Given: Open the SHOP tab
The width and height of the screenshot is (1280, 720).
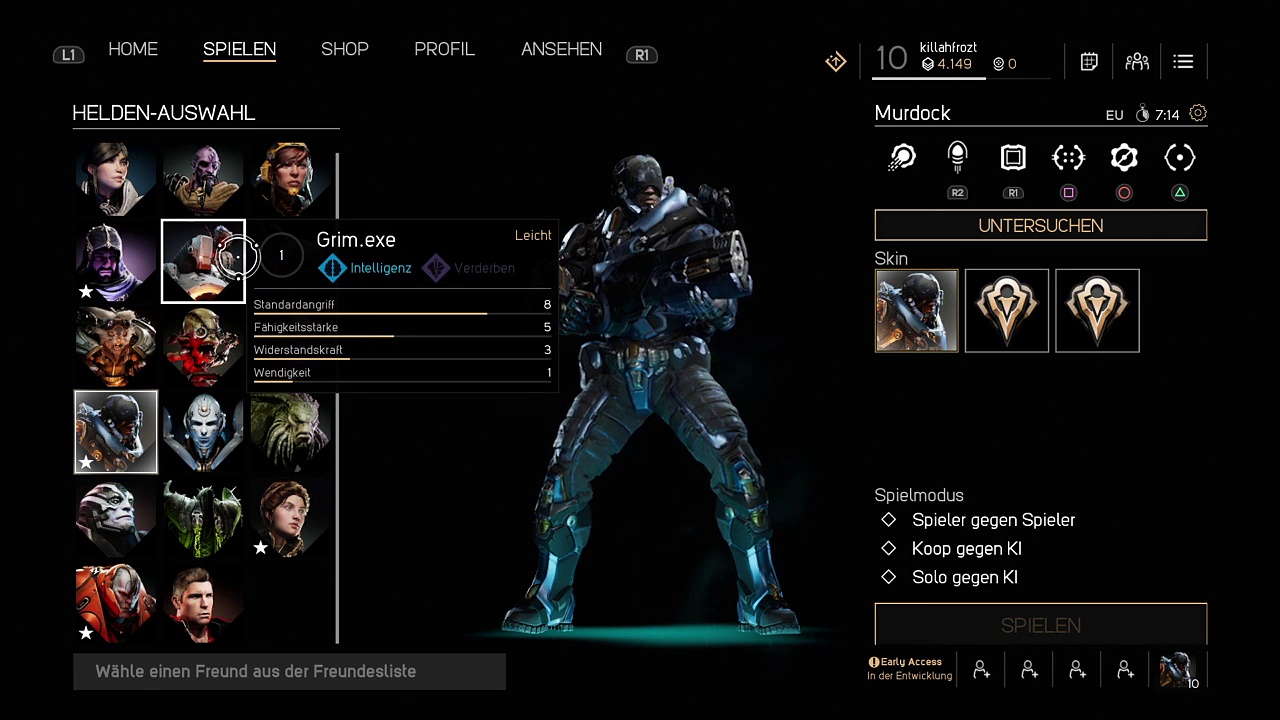Looking at the screenshot, I should 345,49.
